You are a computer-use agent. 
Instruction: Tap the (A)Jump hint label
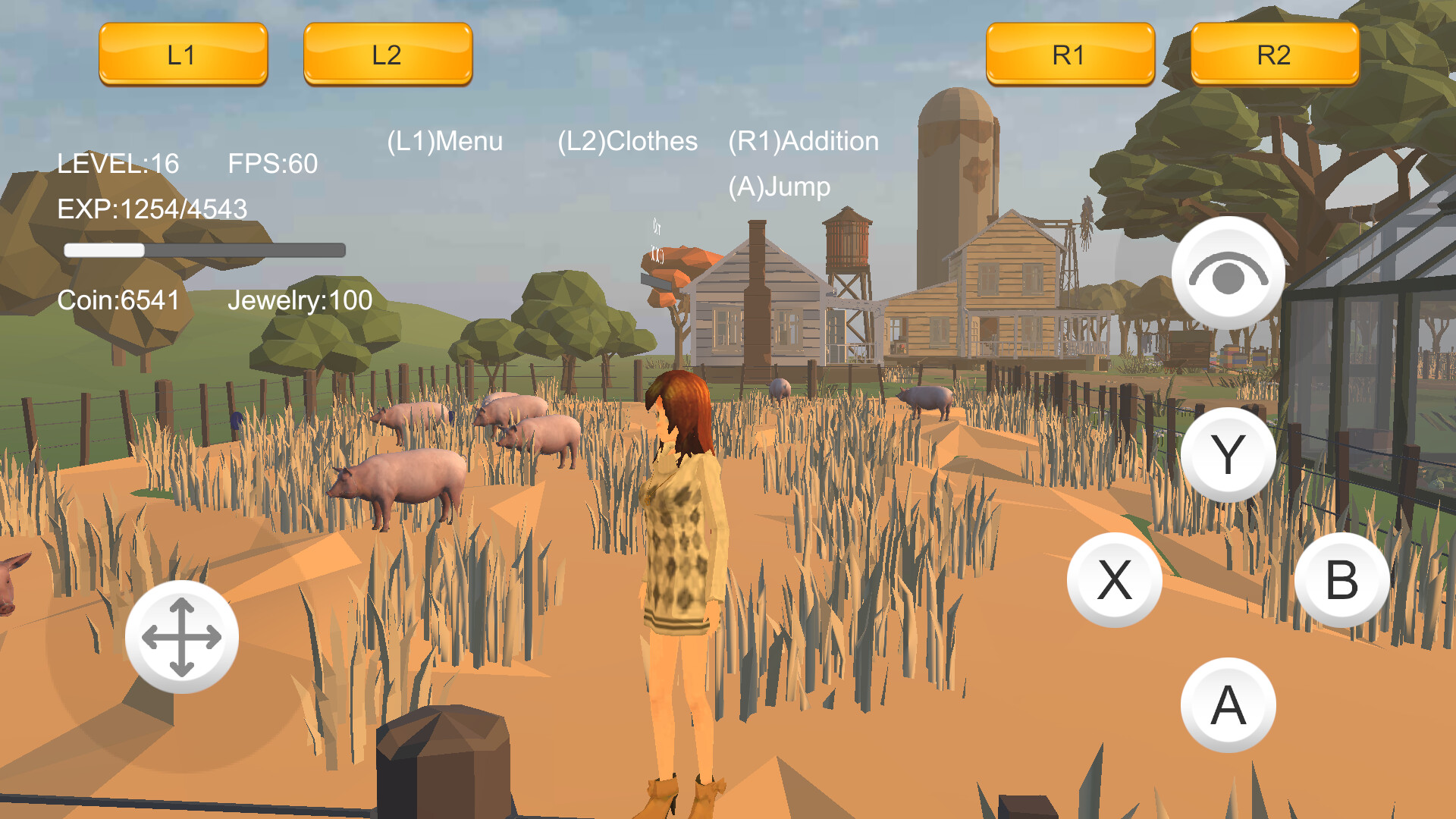pos(779,187)
